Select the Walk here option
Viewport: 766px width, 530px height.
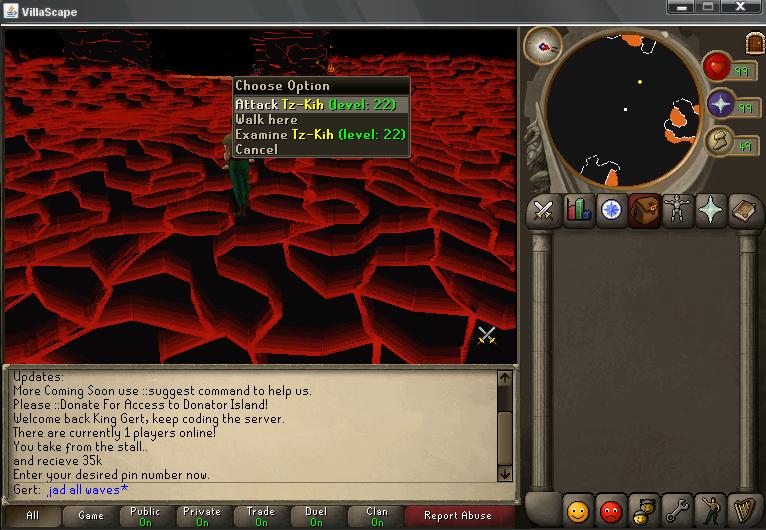click(266, 119)
